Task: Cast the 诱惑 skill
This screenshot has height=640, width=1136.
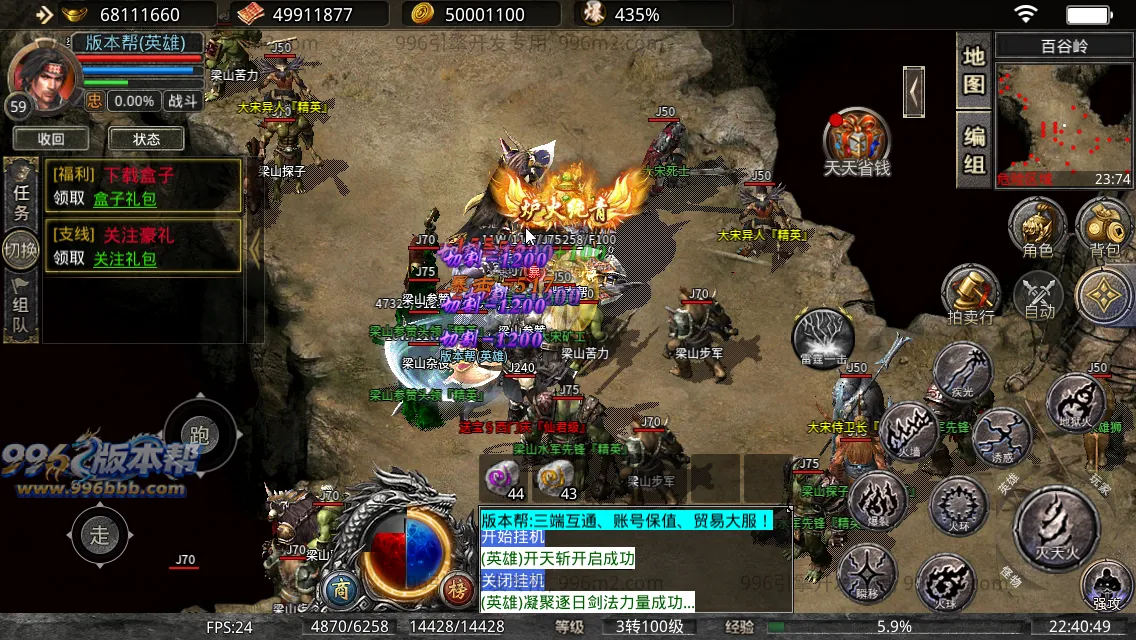Action: point(1002,438)
